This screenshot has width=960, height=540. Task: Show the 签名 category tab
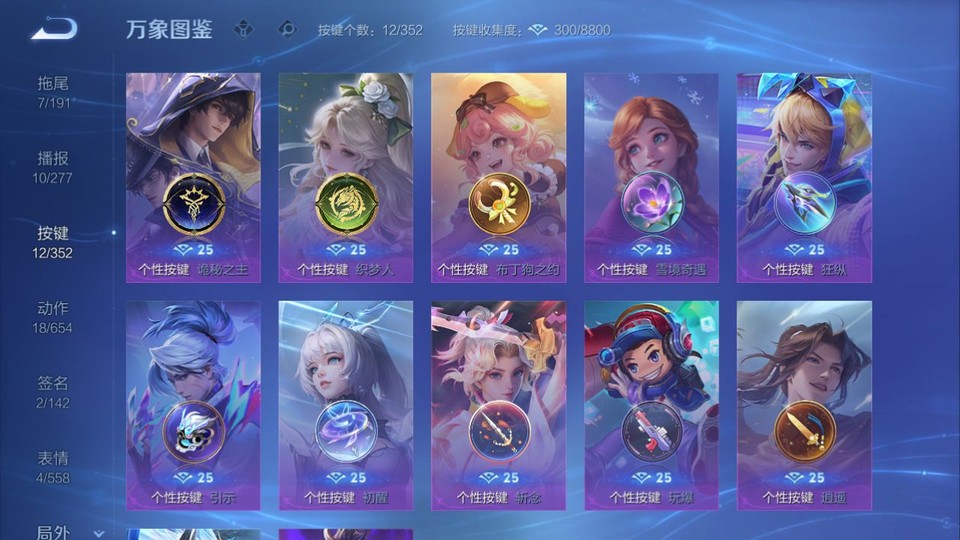[x=54, y=391]
